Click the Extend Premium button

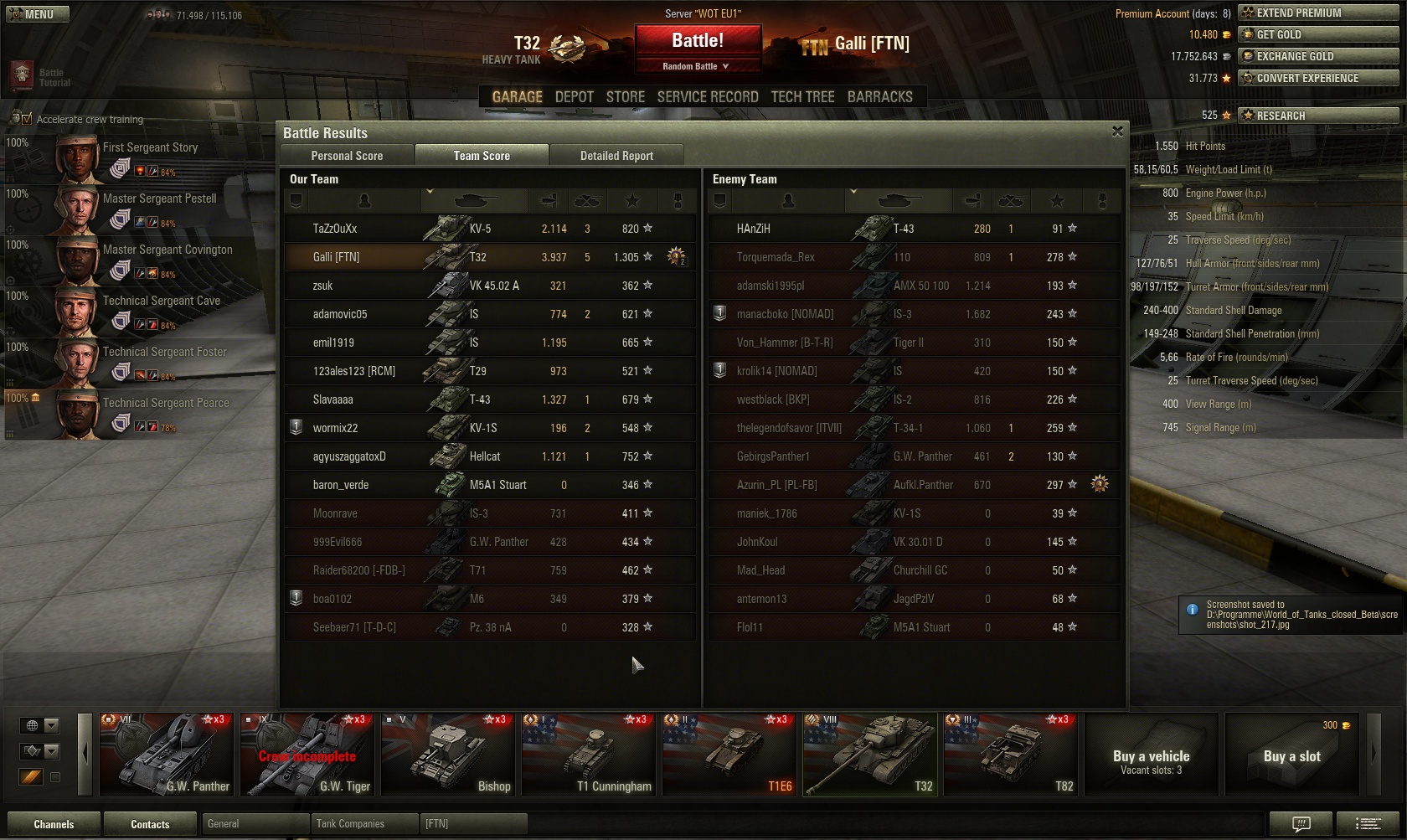pyautogui.click(x=1318, y=13)
